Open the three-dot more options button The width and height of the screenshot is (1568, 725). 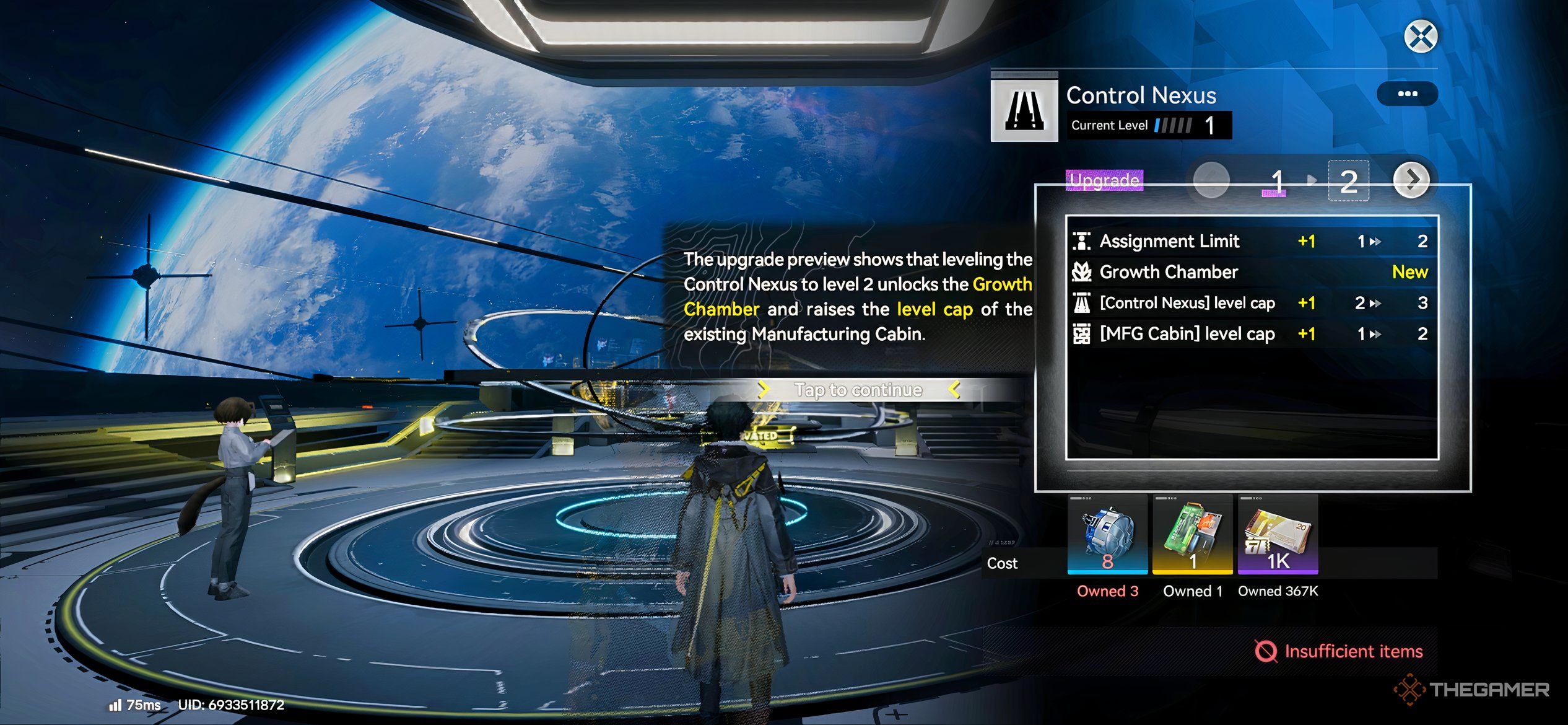tap(1407, 94)
